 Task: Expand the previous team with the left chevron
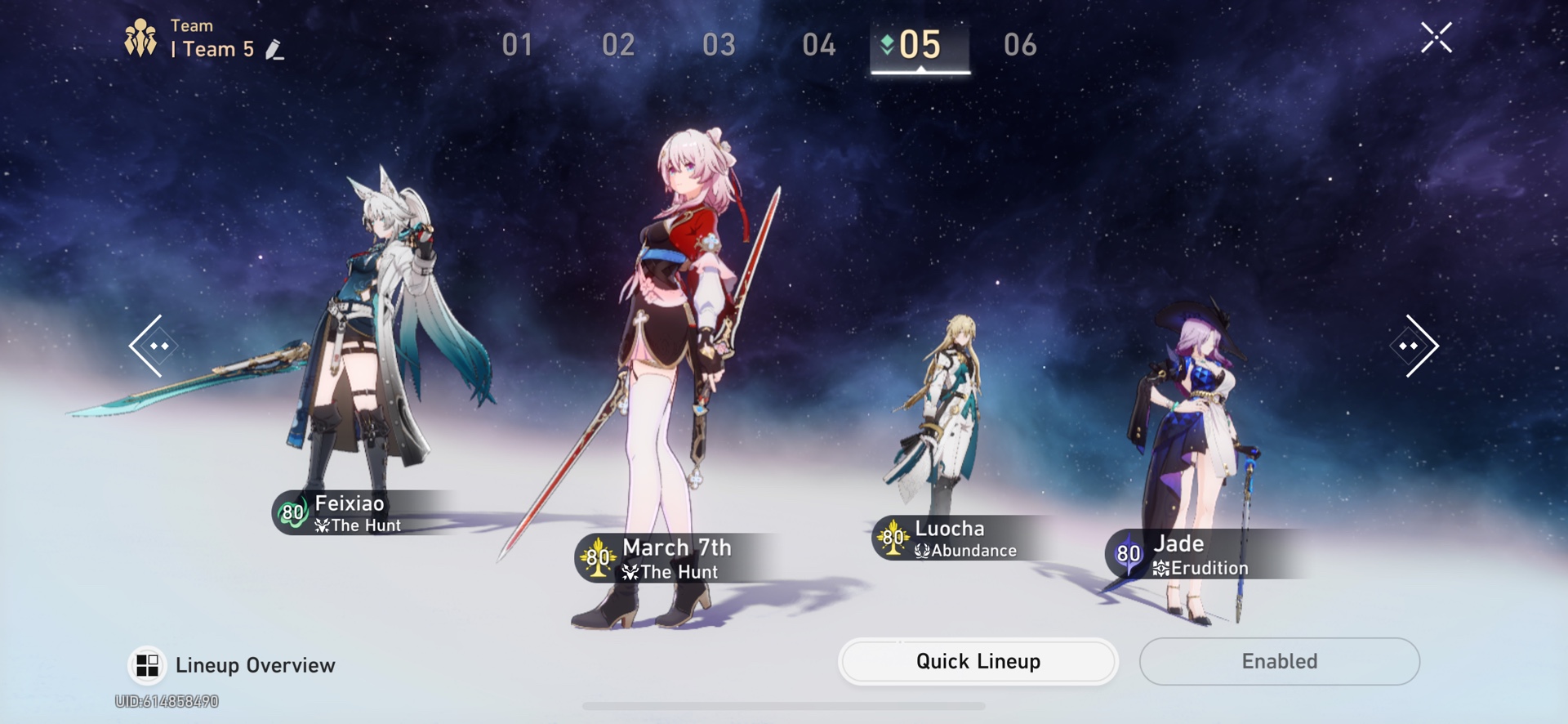click(x=155, y=346)
